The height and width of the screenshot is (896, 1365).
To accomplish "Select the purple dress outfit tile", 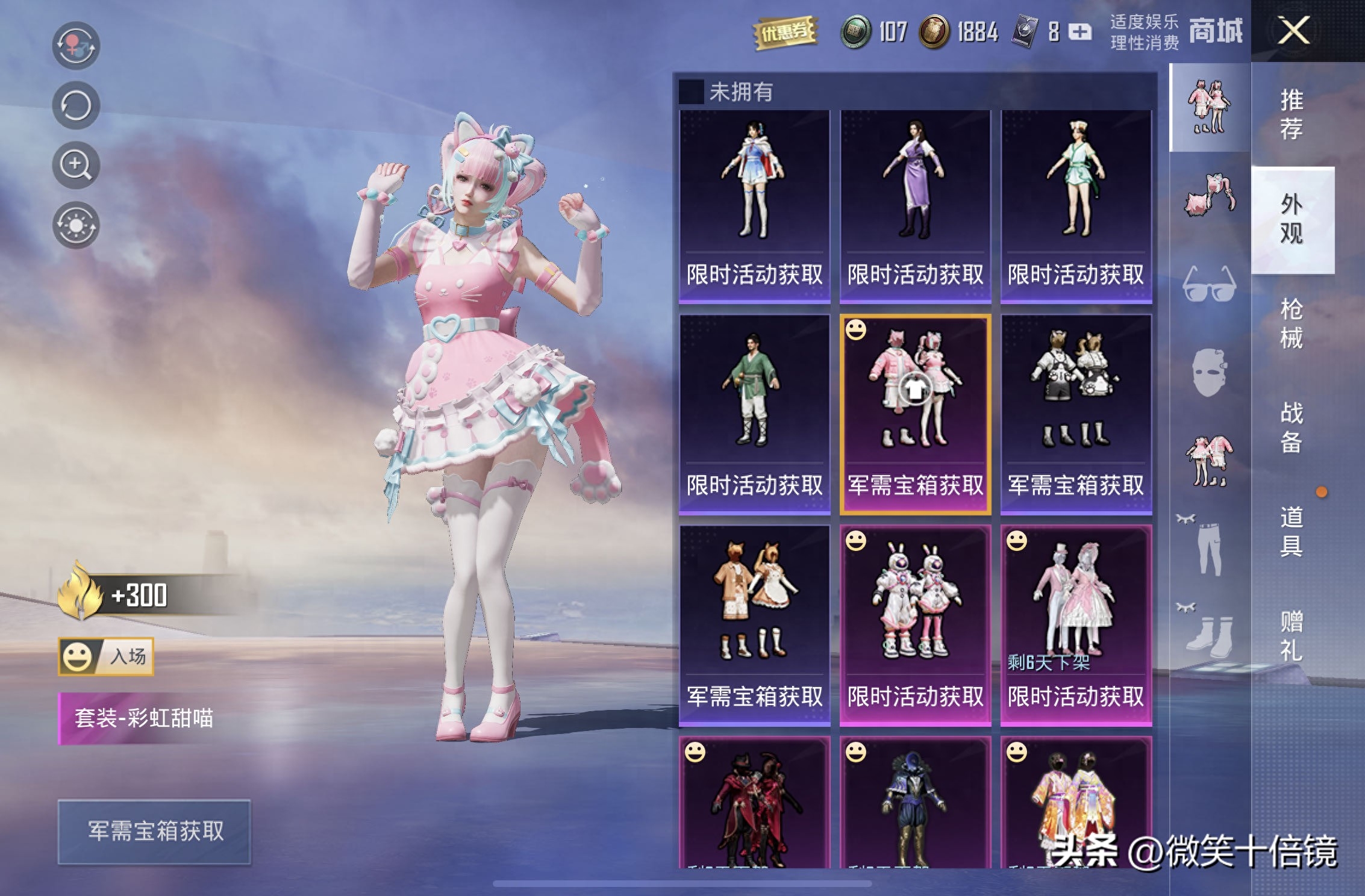I will (915, 205).
